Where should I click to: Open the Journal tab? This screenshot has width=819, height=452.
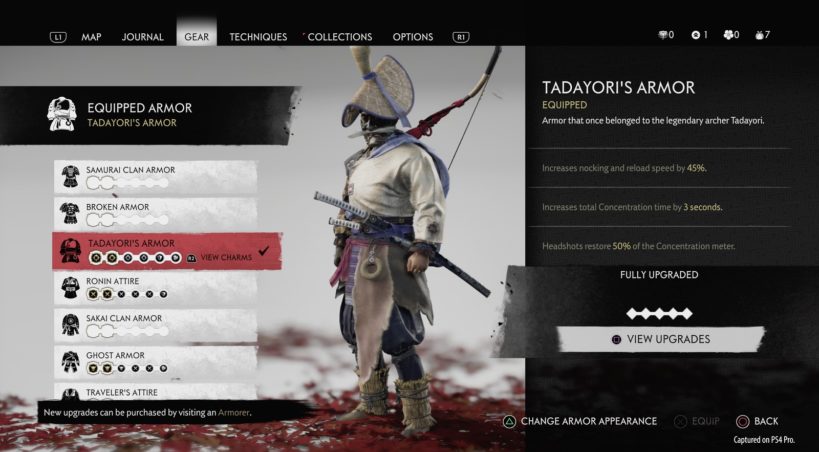(142, 37)
